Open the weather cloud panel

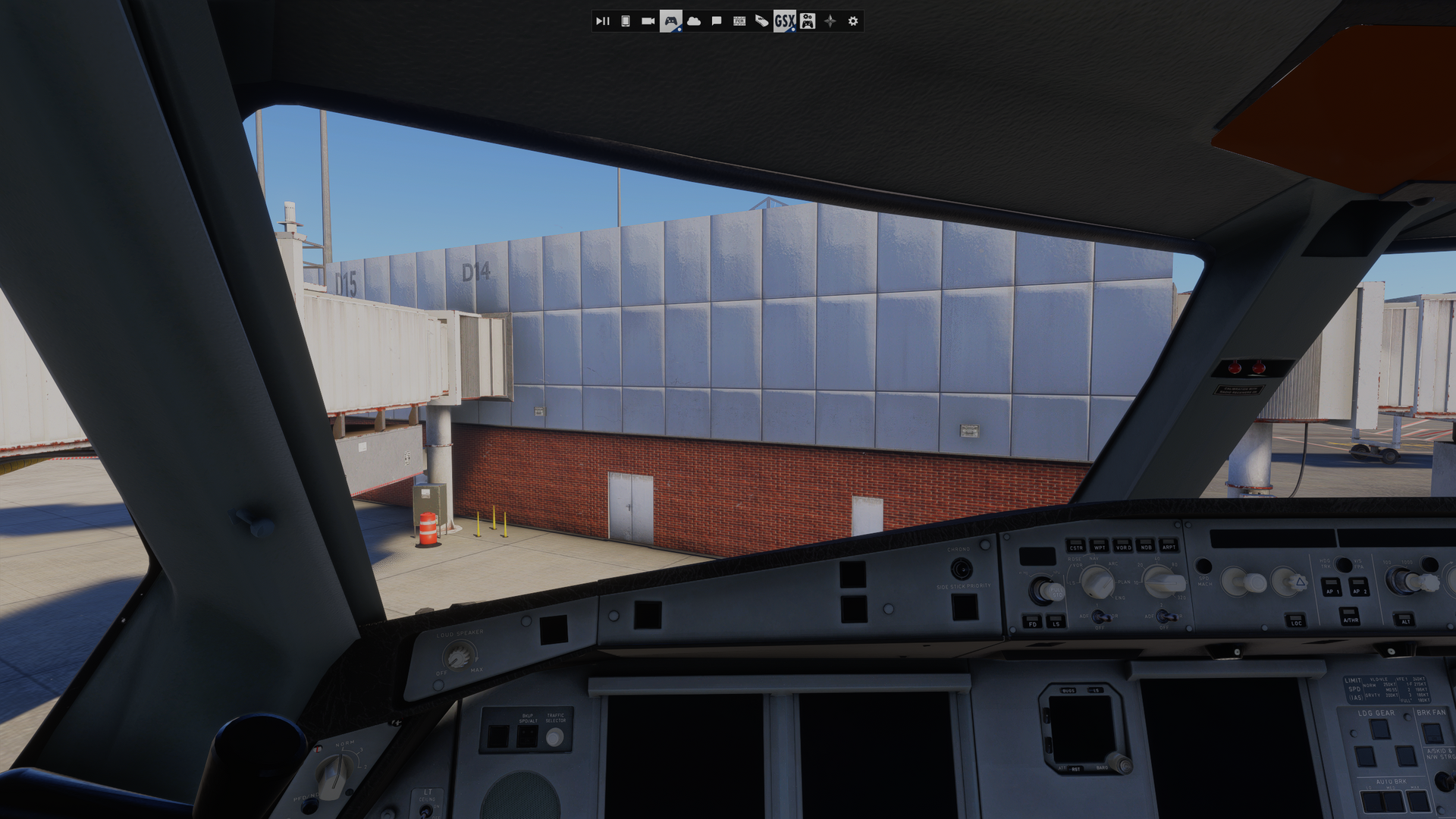pyautogui.click(x=694, y=21)
